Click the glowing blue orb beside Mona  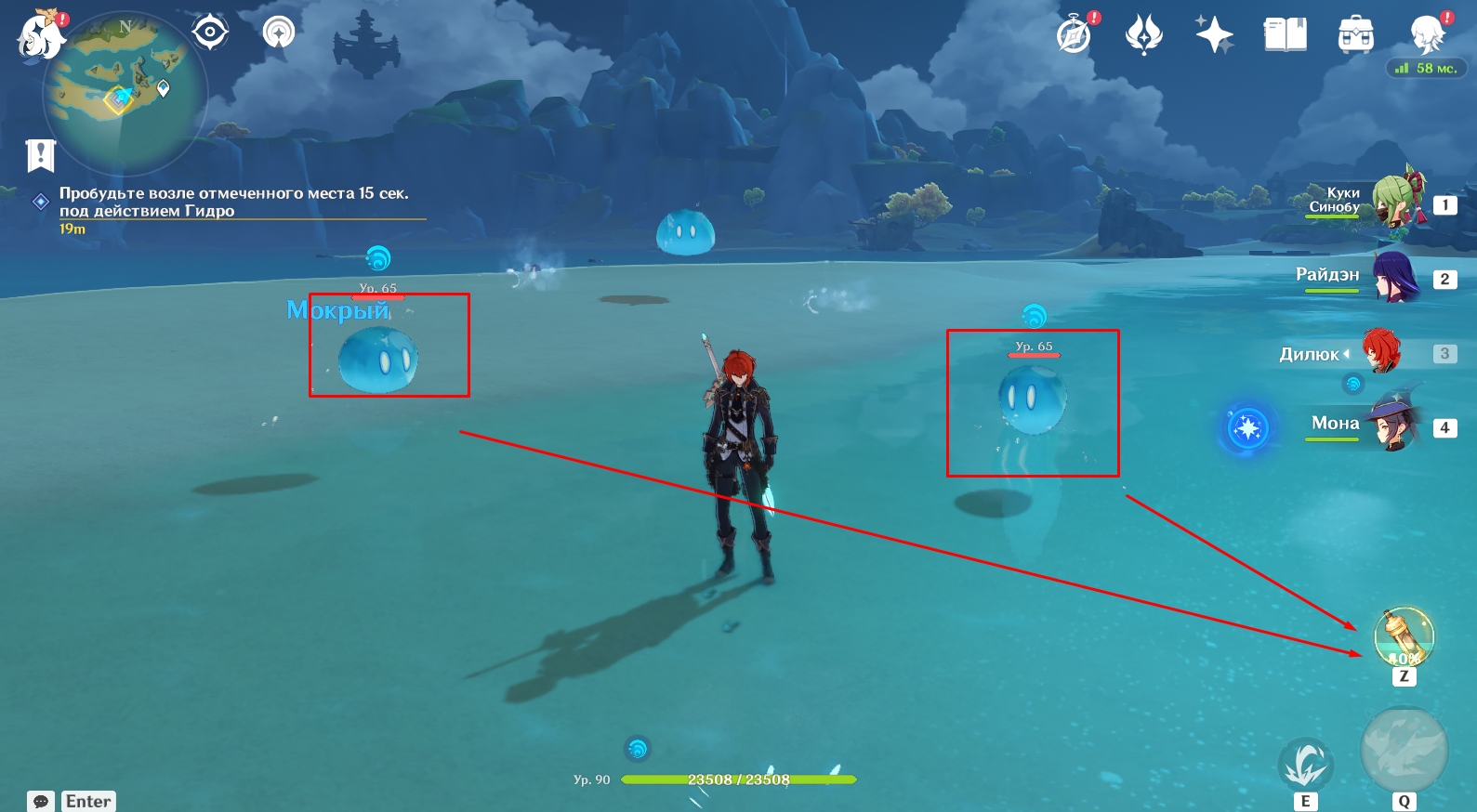1247,428
